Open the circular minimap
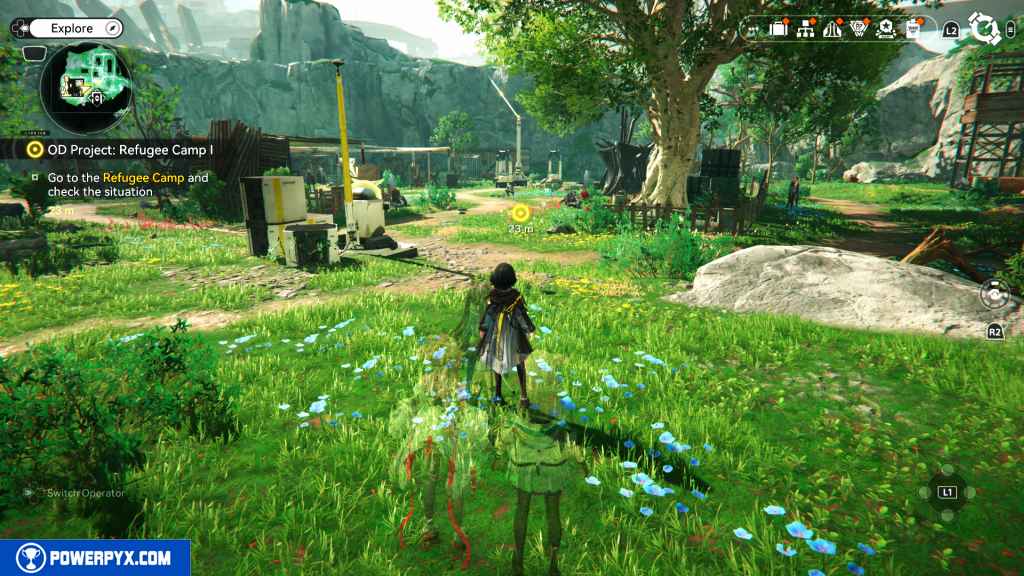The width and height of the screenshot is (1024, 576). [87, 89]
